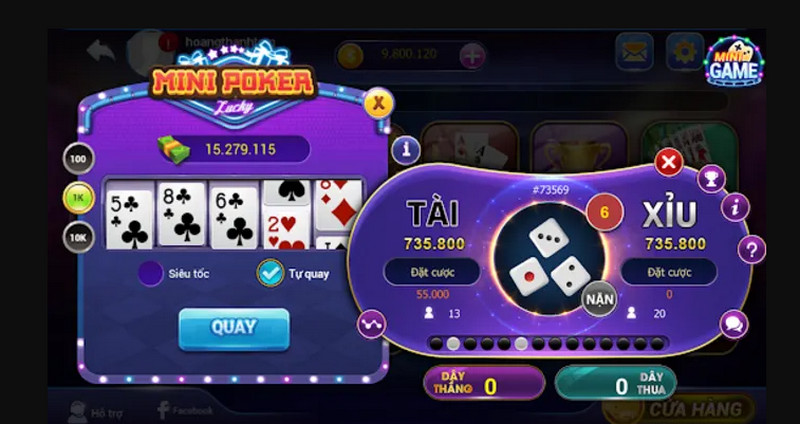Close the Mini Poker window

(x=377, y=102)
